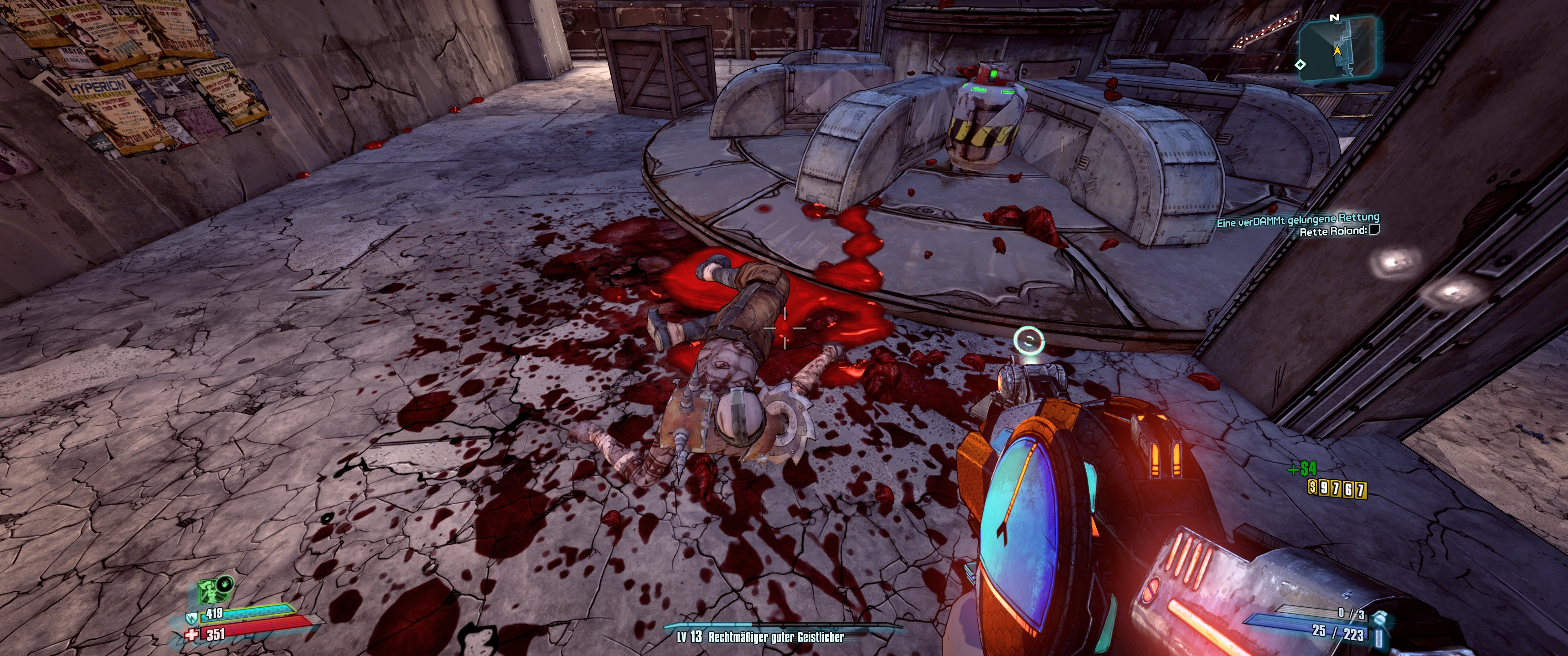Click the mission title "Eine verDAMMt gelungene Rettung"
The height and width of the screenshot is (656, 1568).
1297,220
